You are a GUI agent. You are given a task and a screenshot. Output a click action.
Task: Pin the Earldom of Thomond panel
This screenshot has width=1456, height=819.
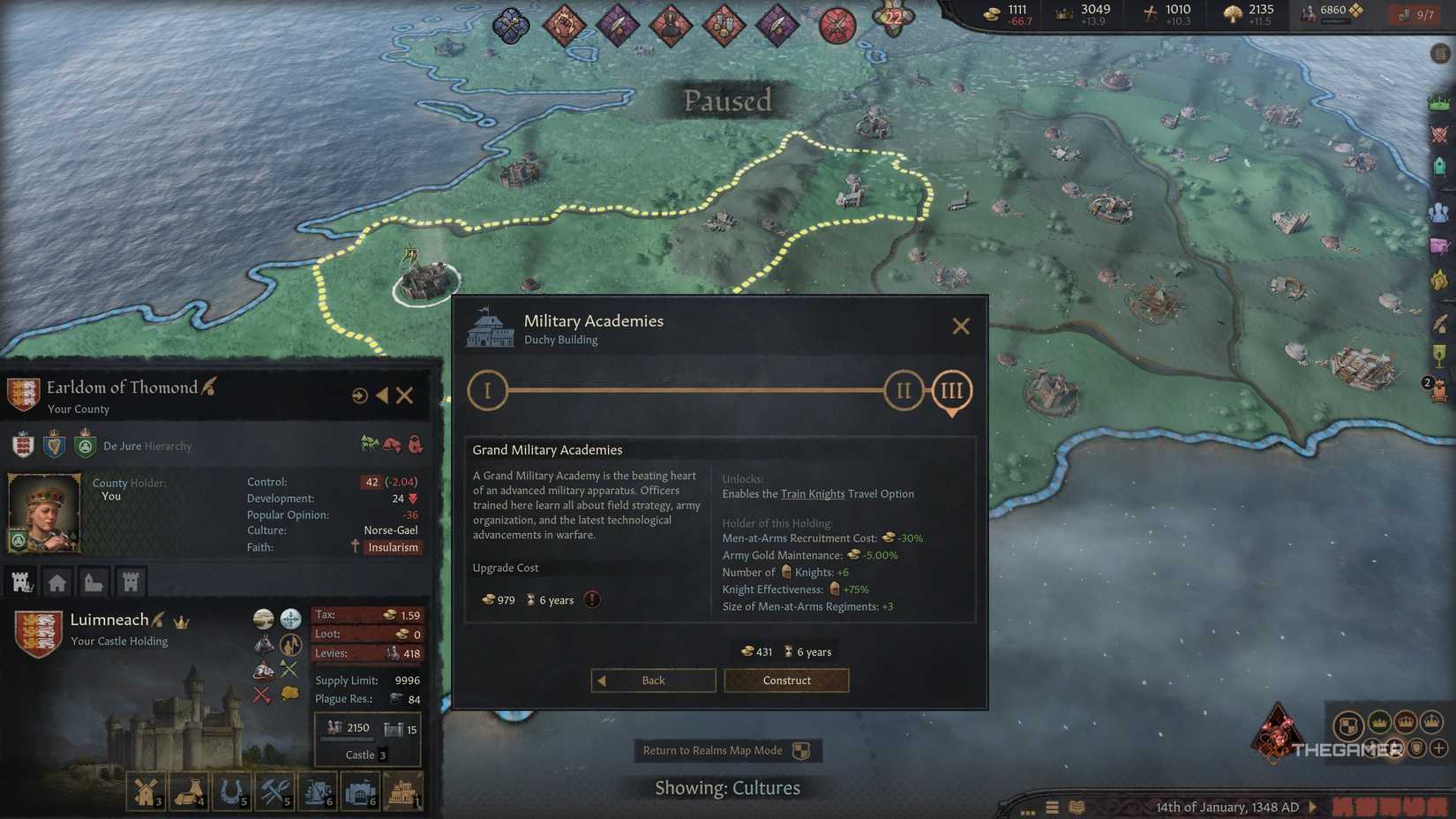click(x=359, y=395)
